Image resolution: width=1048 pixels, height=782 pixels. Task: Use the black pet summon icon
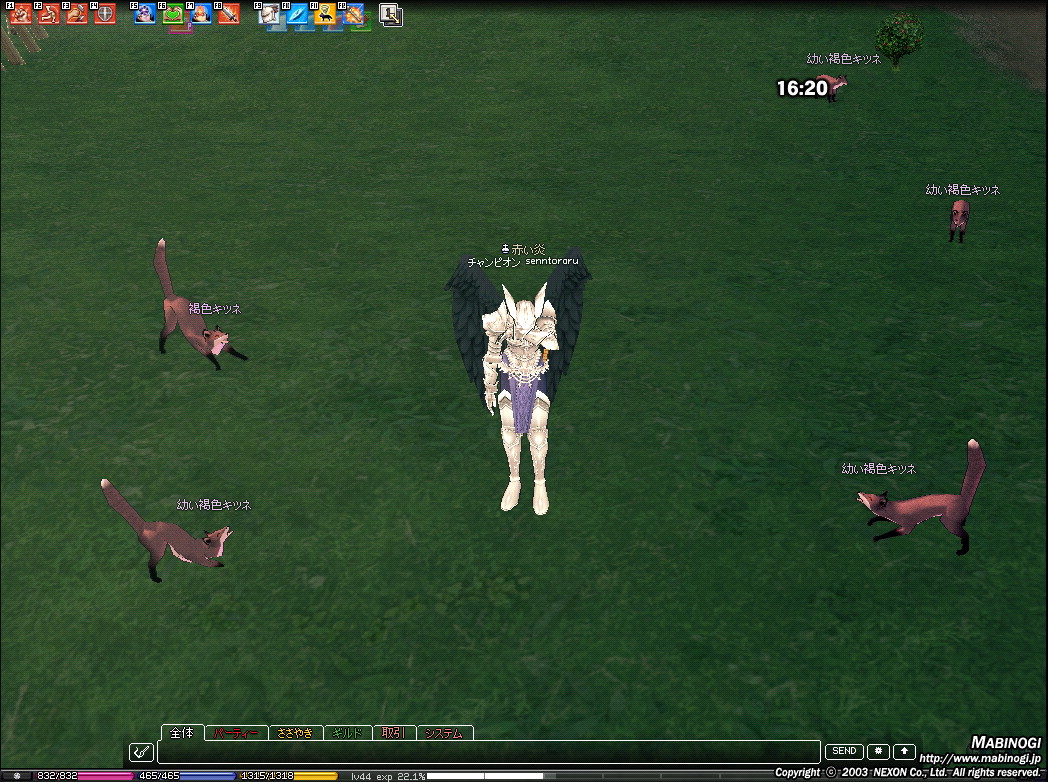pyautogui.click(x=325, y=15)
